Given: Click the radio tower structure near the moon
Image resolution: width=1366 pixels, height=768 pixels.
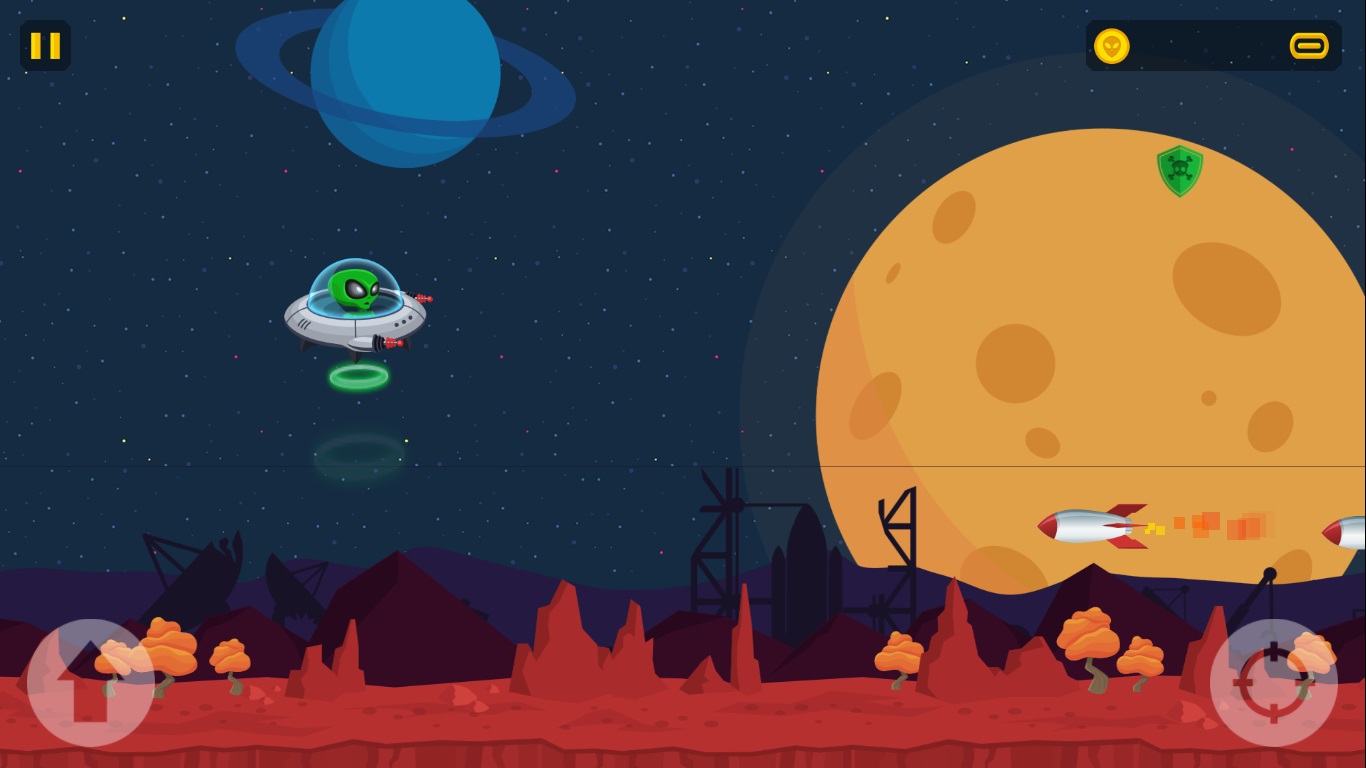Looking at the screenshot, I should click(900, 530).
